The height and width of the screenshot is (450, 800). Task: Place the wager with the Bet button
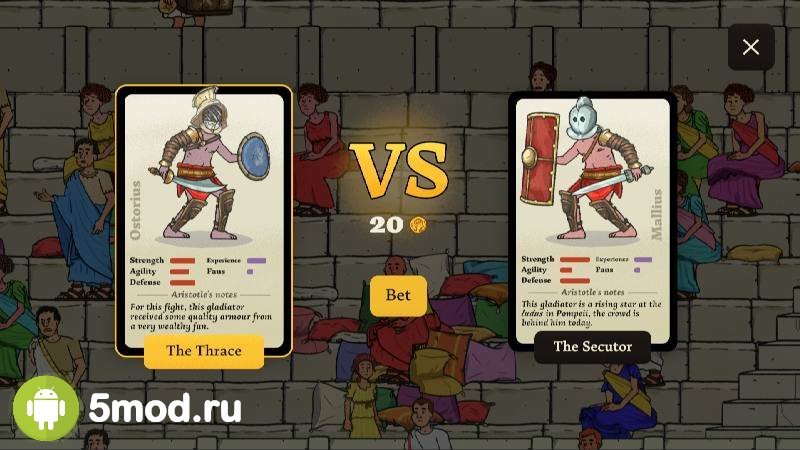tap(398, 295)
